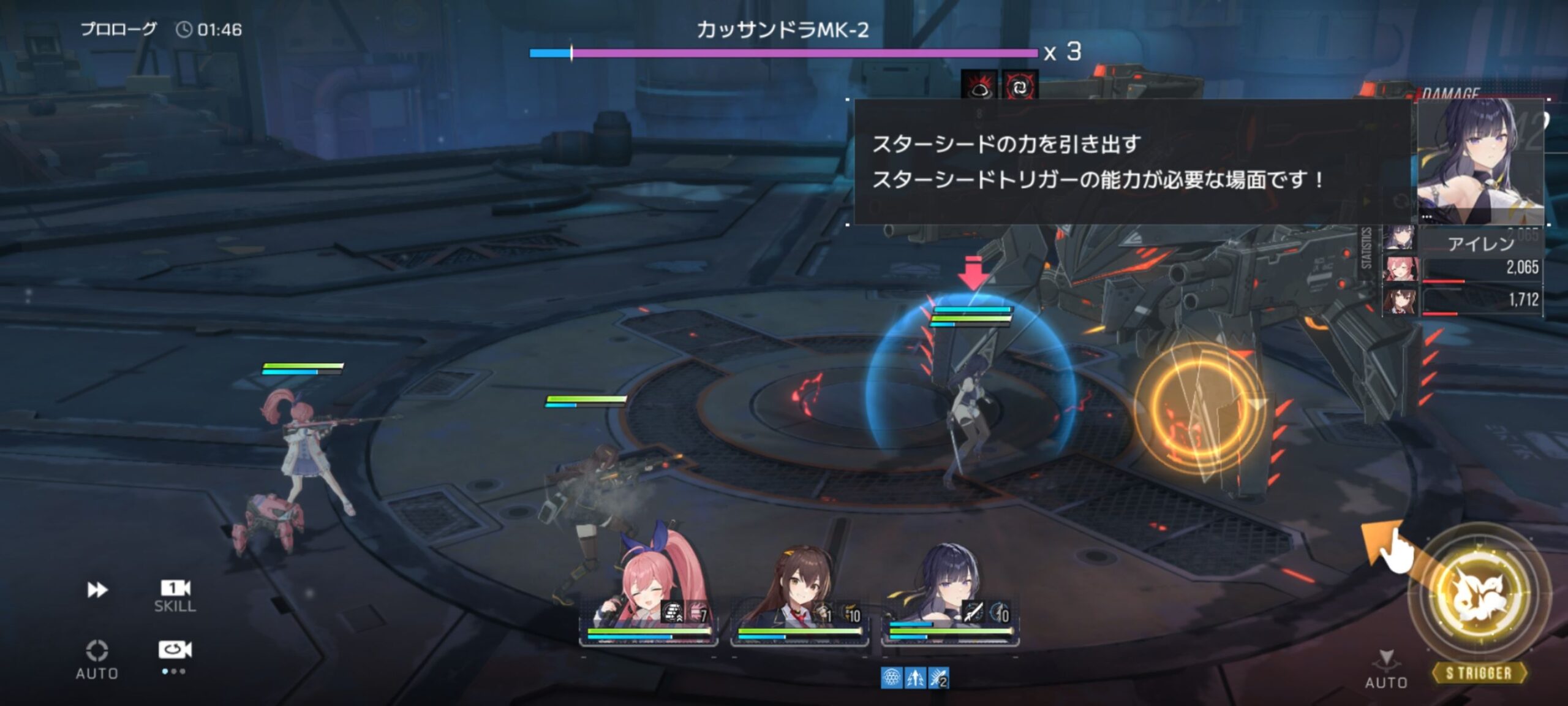The height and width of the screenshot is (706, 1568).
Task: Inspect the red boss status effect icon
Action: pyautogui.click(x=979, y=86)
